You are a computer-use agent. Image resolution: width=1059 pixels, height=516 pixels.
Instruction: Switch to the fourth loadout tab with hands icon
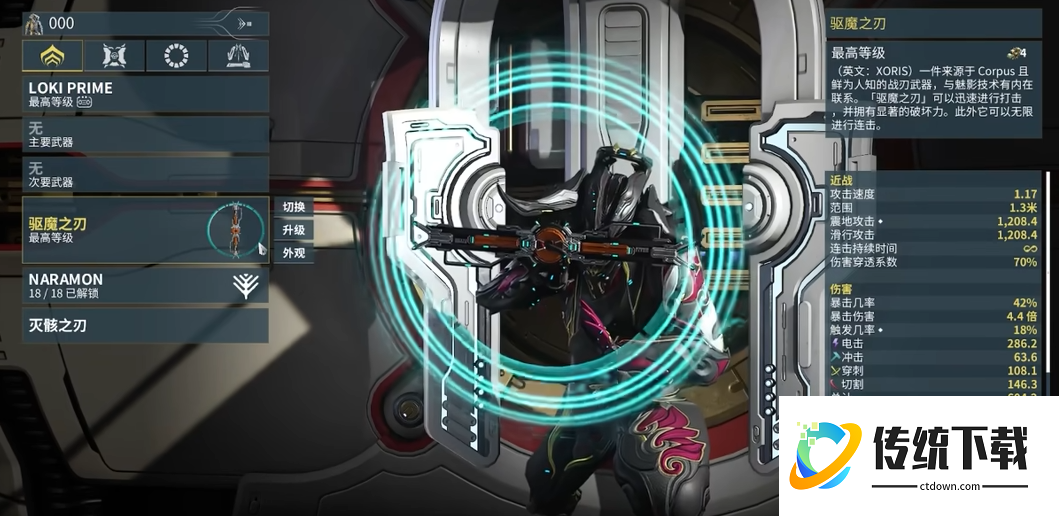tap(237, 56)
